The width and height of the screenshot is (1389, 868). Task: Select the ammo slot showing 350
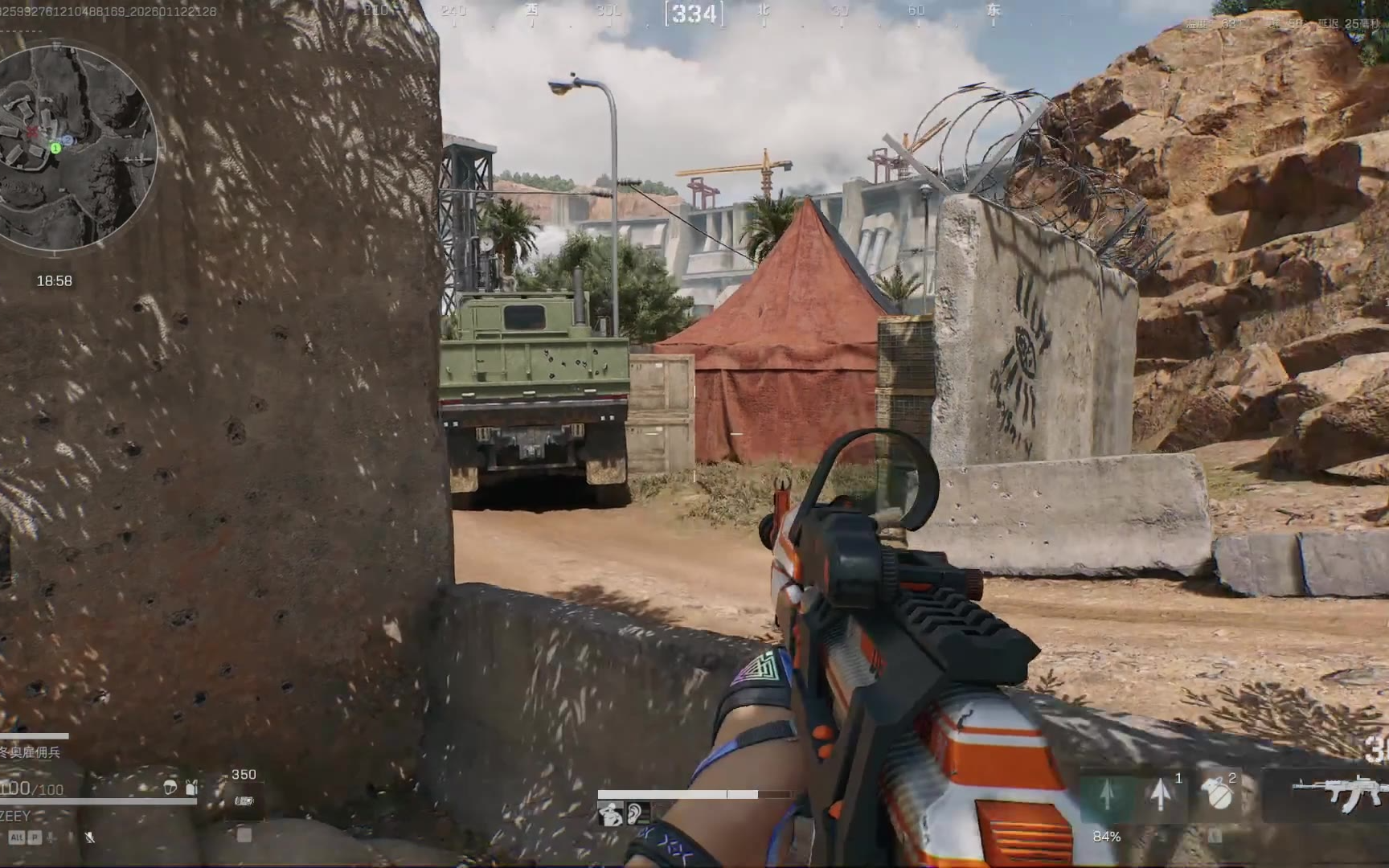[244, 800]
